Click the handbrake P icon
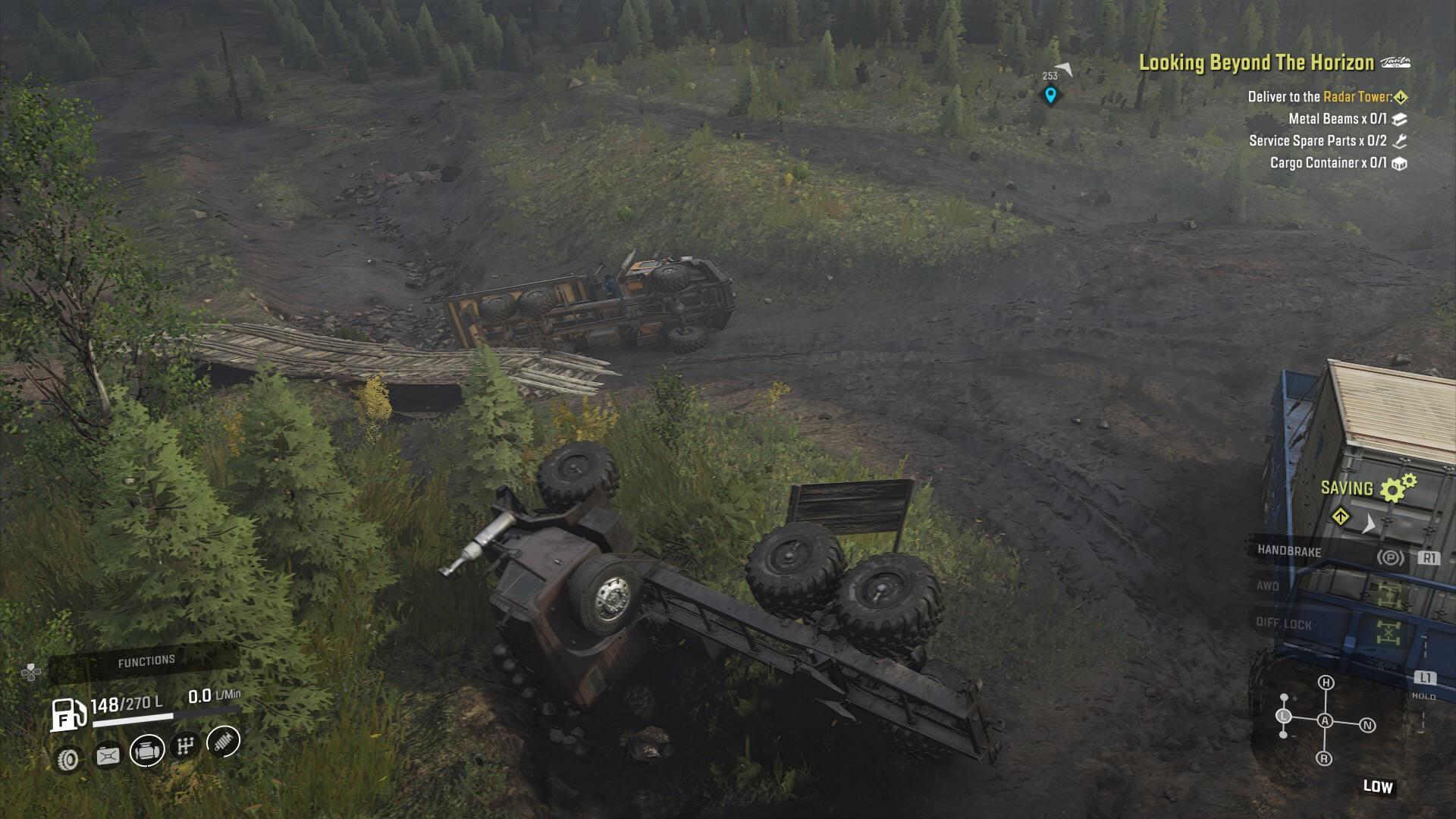 tap(1389, 557)
